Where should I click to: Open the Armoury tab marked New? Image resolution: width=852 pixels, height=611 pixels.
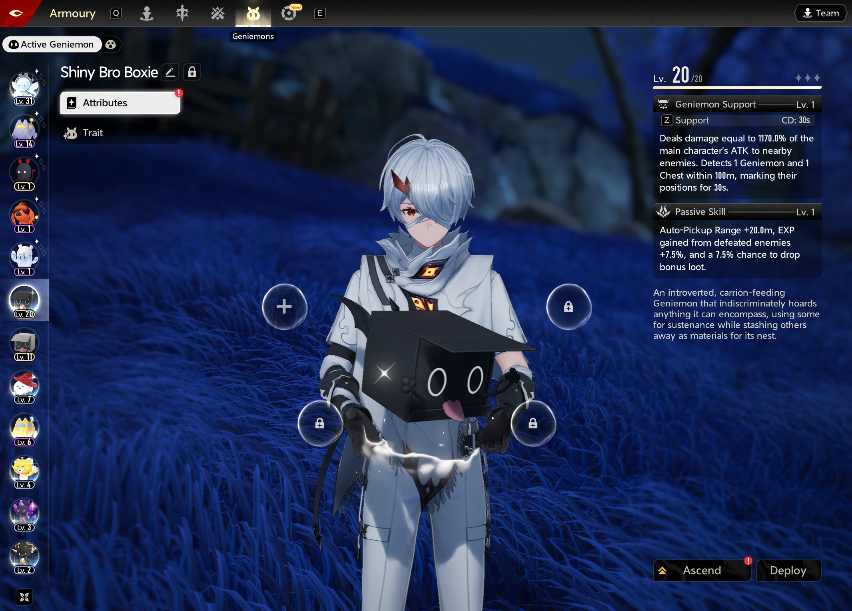[289, 14]
